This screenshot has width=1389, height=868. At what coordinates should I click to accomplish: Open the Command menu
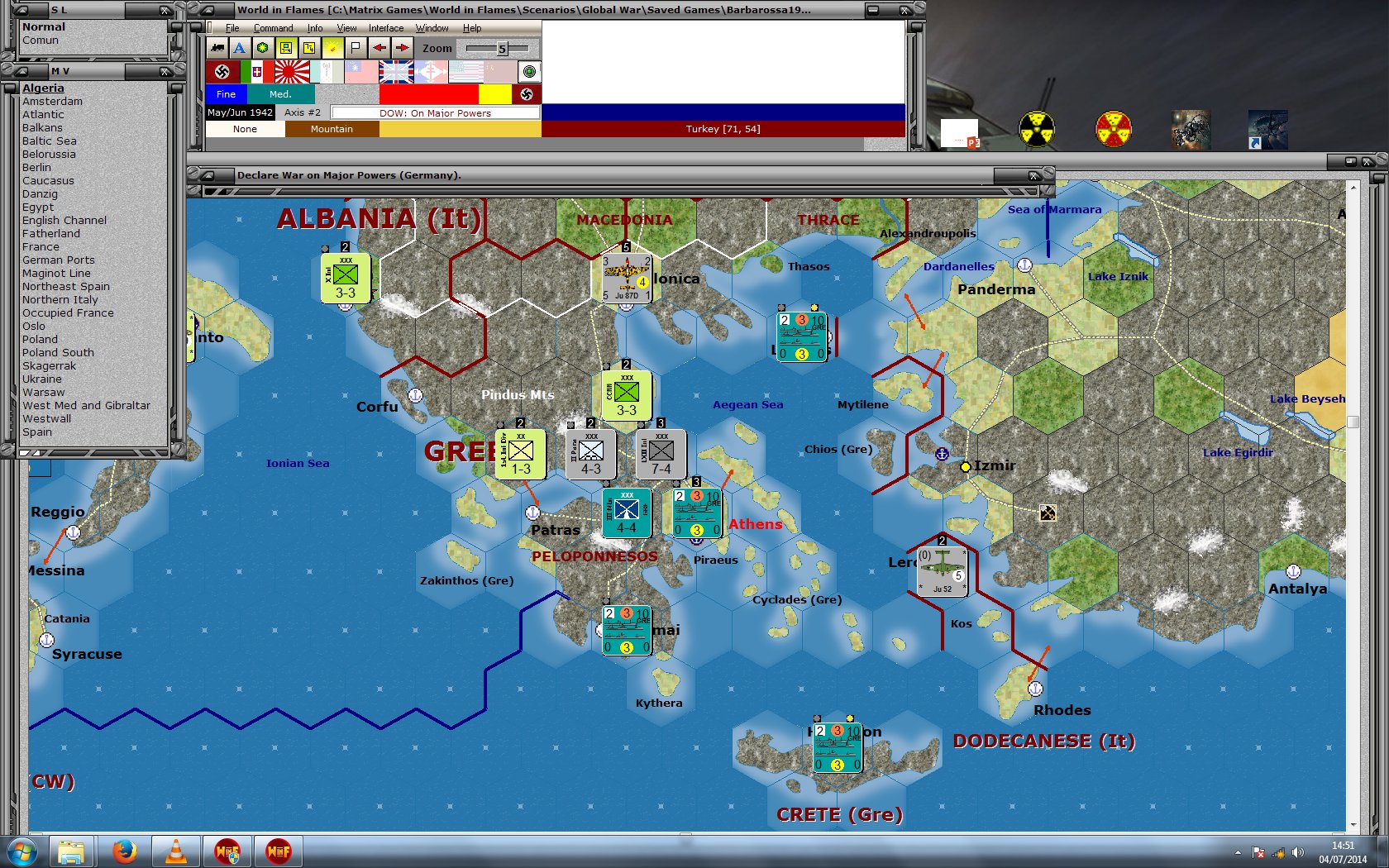[x=274, y=27]
